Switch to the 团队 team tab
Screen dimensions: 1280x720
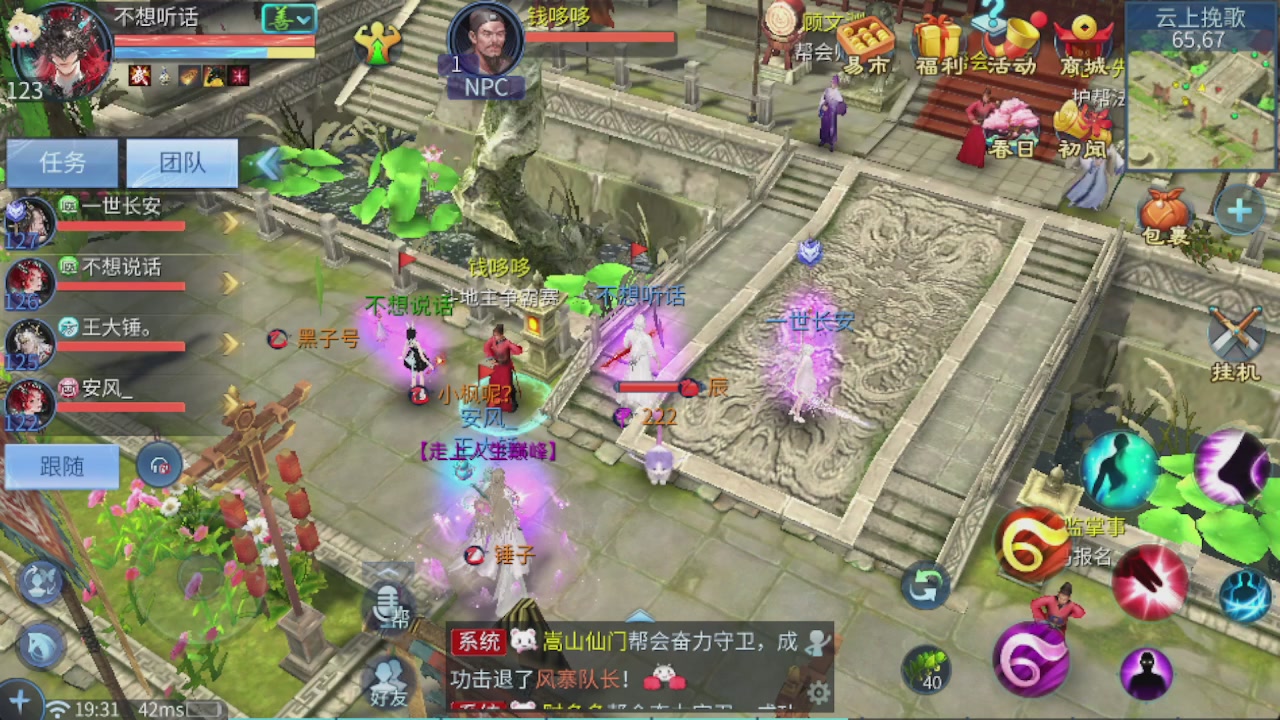(181, 162)
